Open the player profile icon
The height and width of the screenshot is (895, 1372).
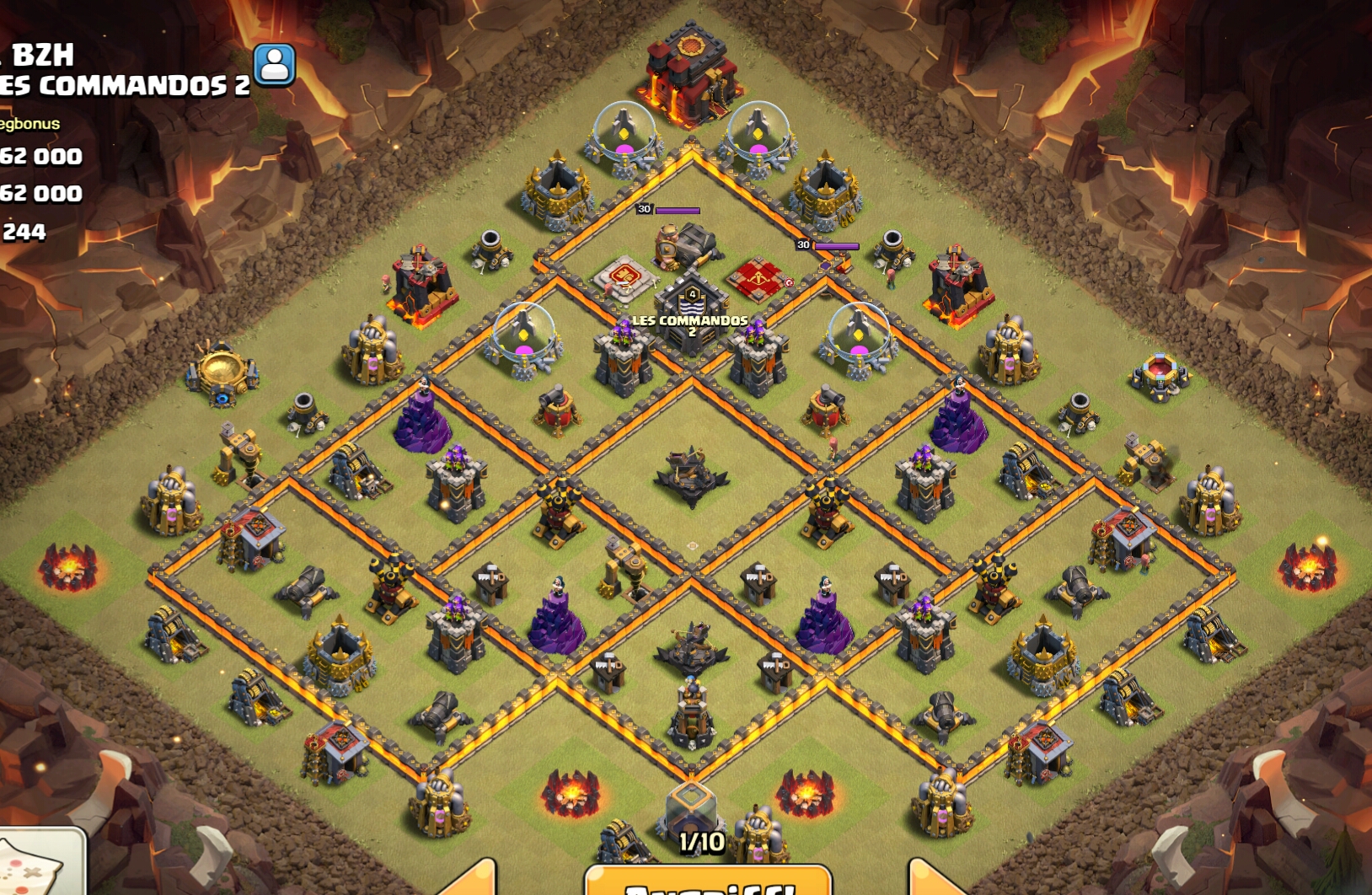tap(275, 65)
